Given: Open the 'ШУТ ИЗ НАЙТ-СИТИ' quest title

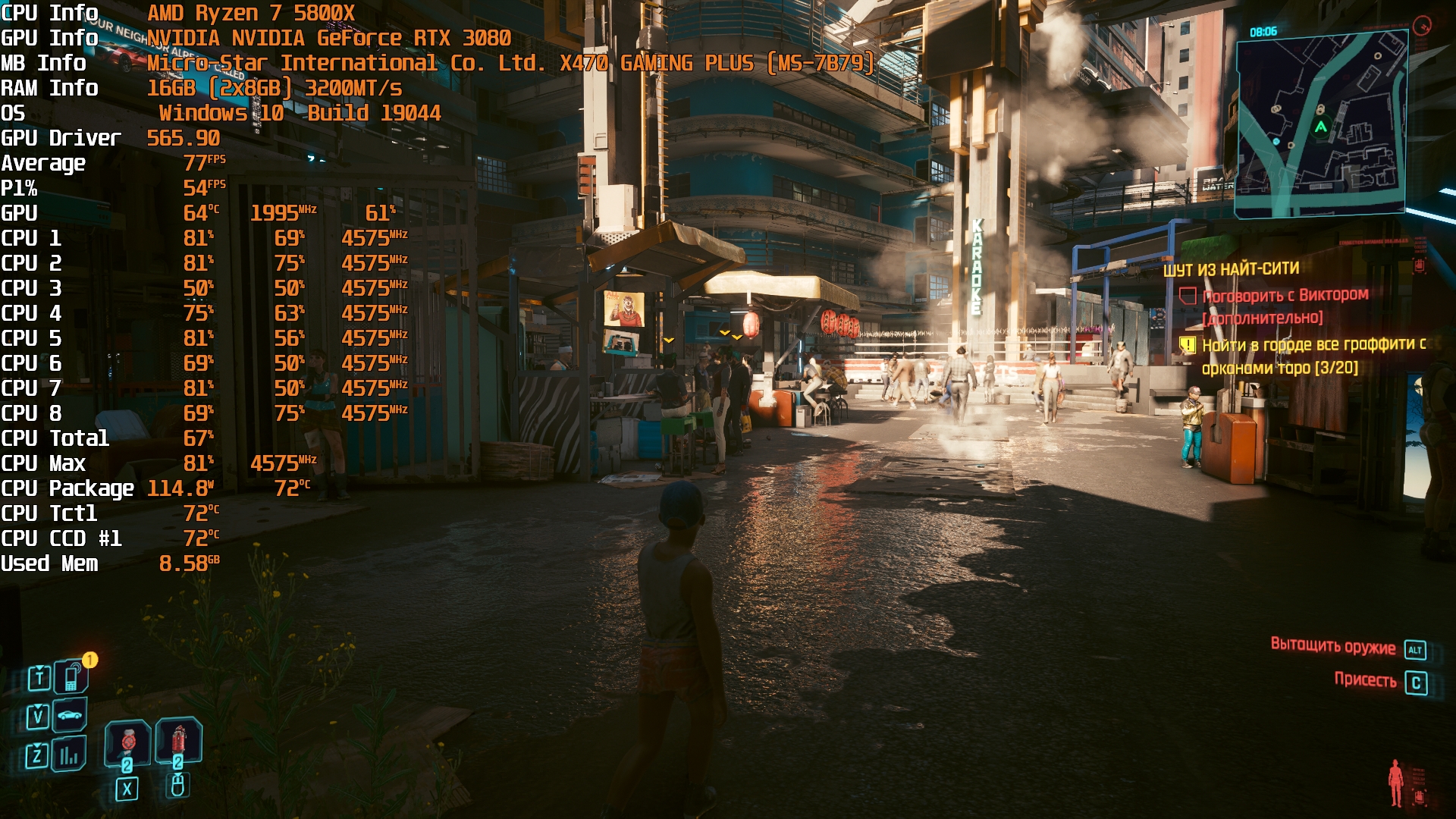Looking at the screenshot, I should (1231, 269).
